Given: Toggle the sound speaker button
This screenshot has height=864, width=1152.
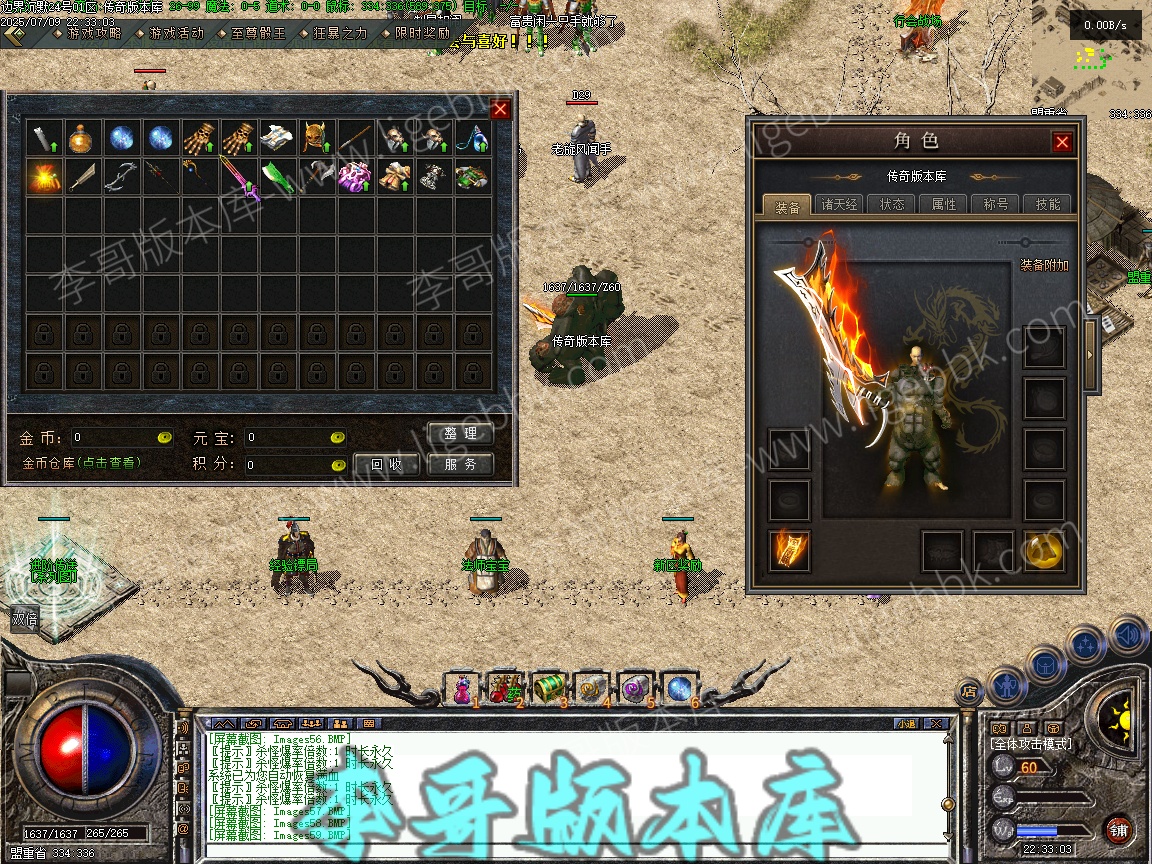Looking at the screenshot, I should click(1128, 635).
